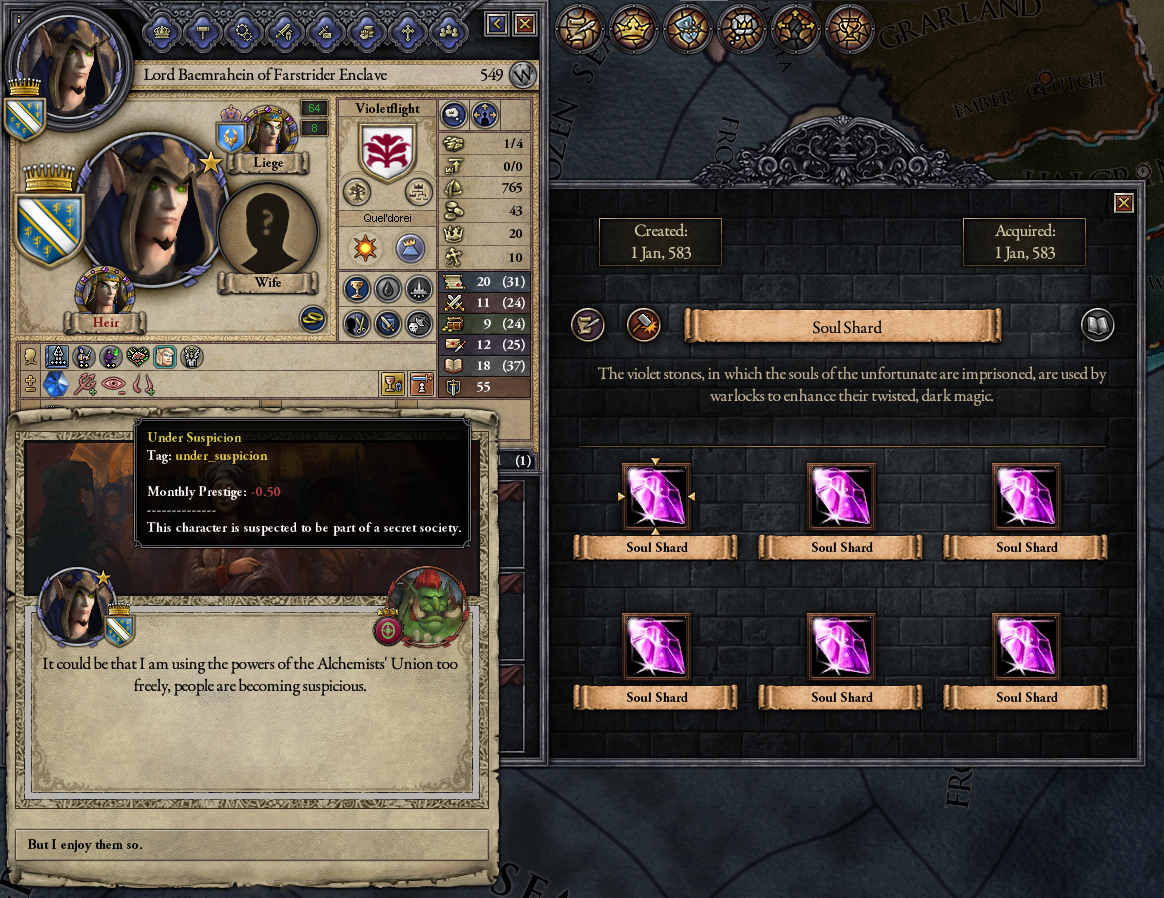Screen dimensions: 1164x898
Task: Click the scroll and quill artifact icon
Action: [588, 325]
